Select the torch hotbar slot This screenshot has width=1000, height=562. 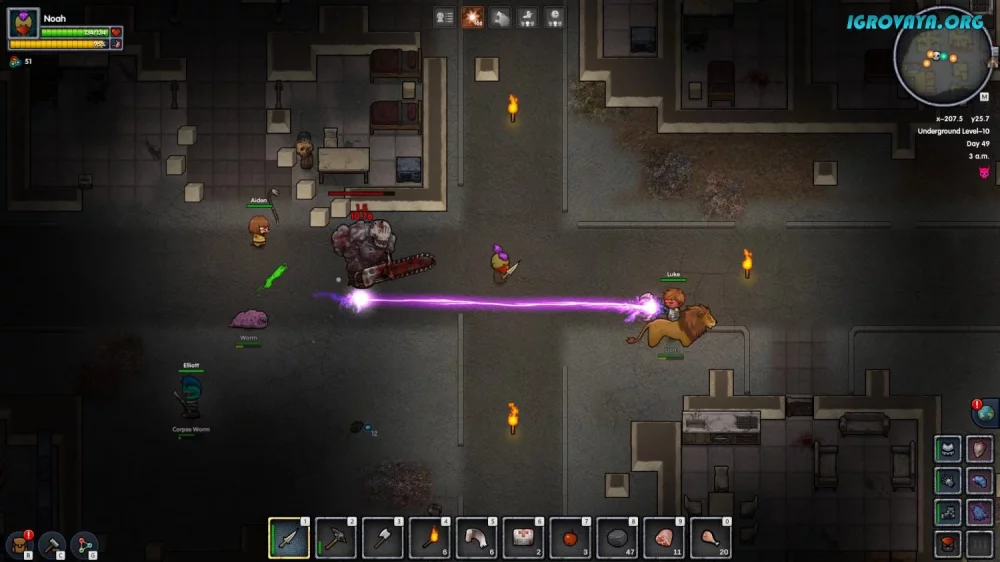(431, 539)
